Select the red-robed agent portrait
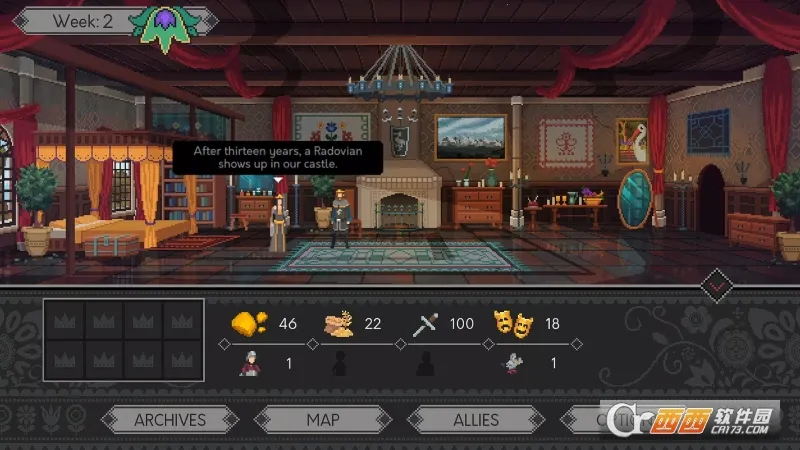The width and height of the screenshot is (800, 450). [247, 363]
